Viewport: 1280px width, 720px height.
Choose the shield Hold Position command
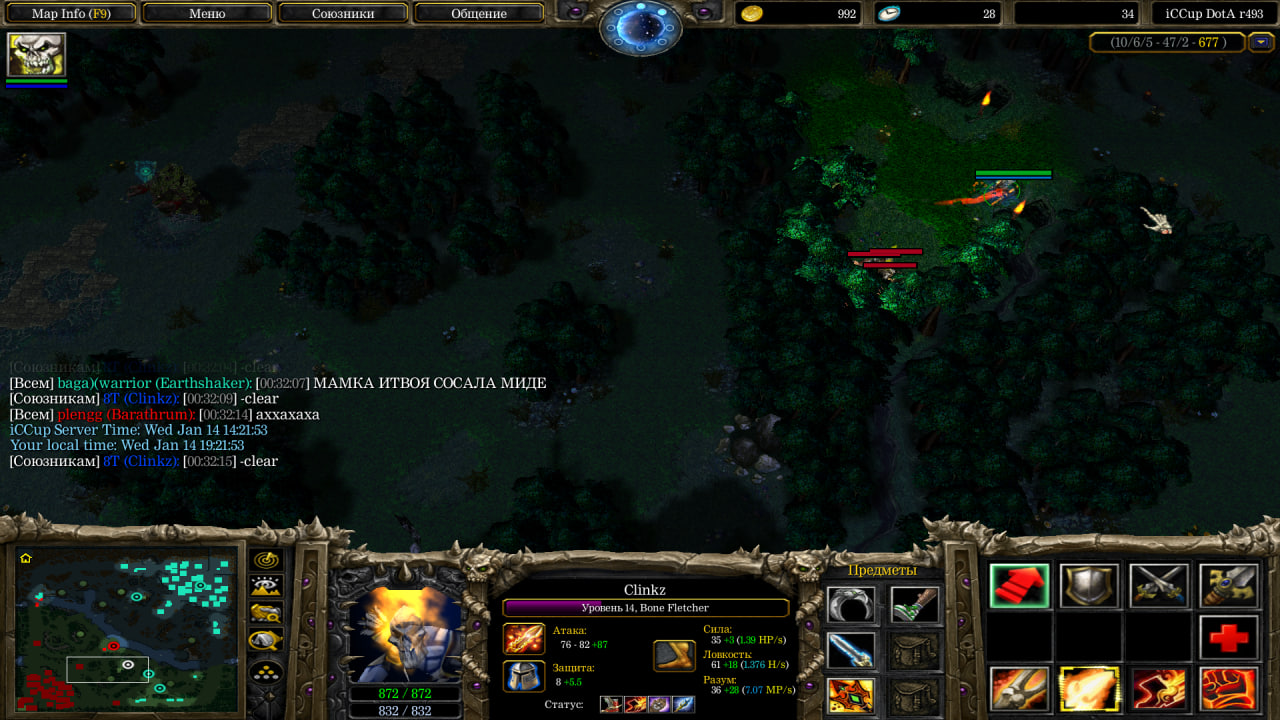(1089, 586)
